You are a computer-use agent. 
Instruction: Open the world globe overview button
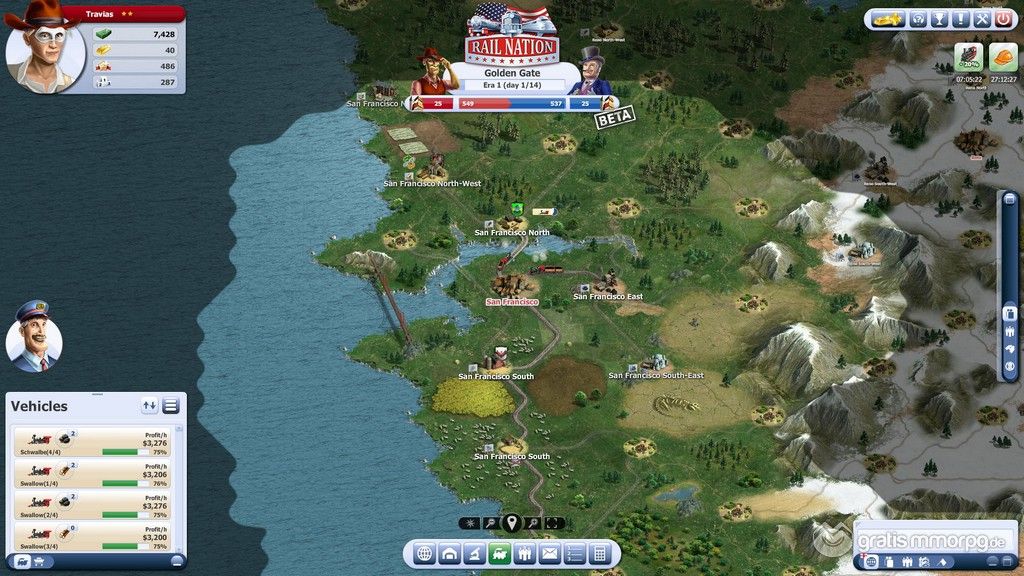click(x=423, y=553)
